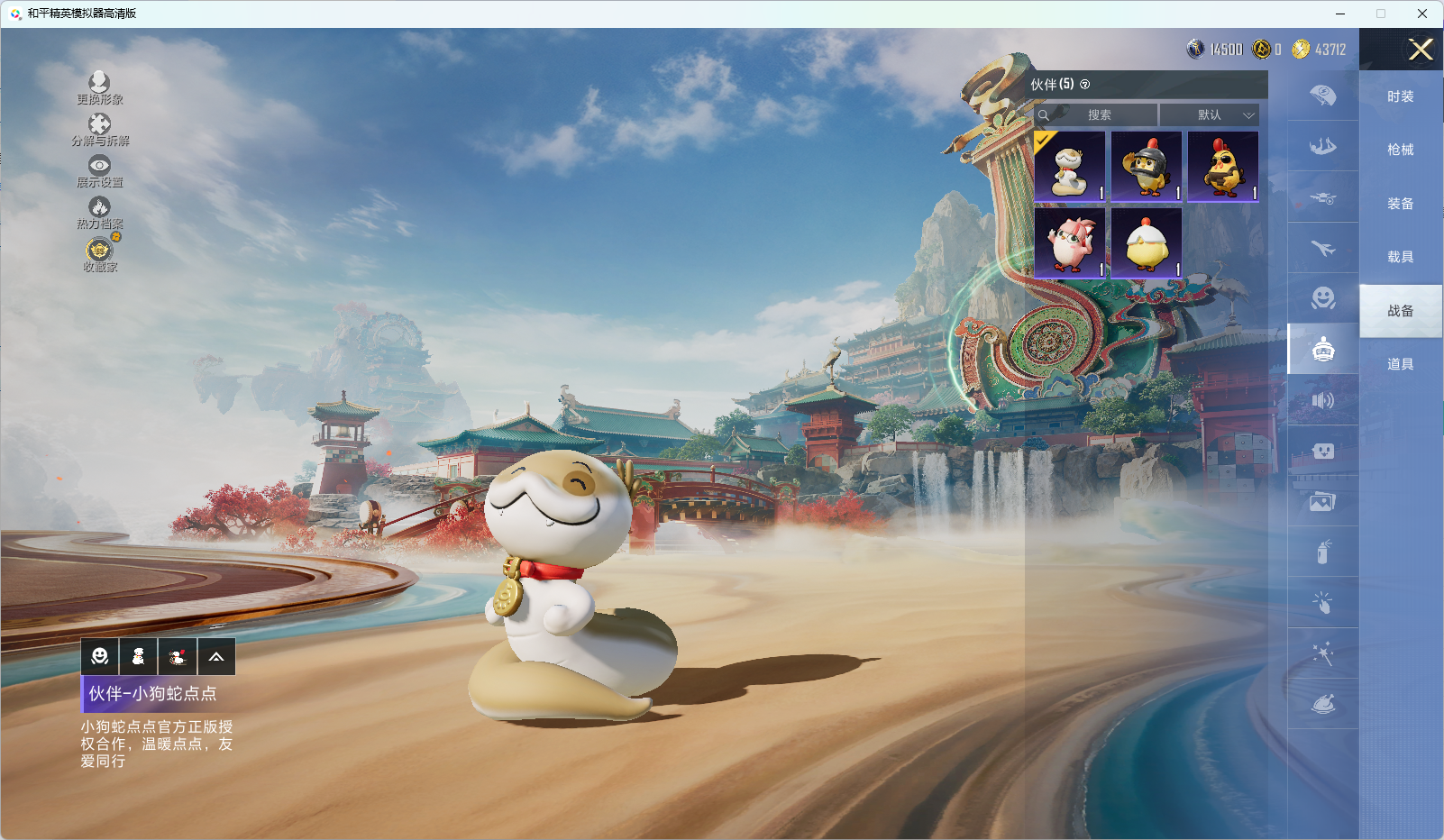The width and height of the screenshot is (1444, 840).
Task: Select the snake-dog companion thumbnail
Action: click(1070, 167)
